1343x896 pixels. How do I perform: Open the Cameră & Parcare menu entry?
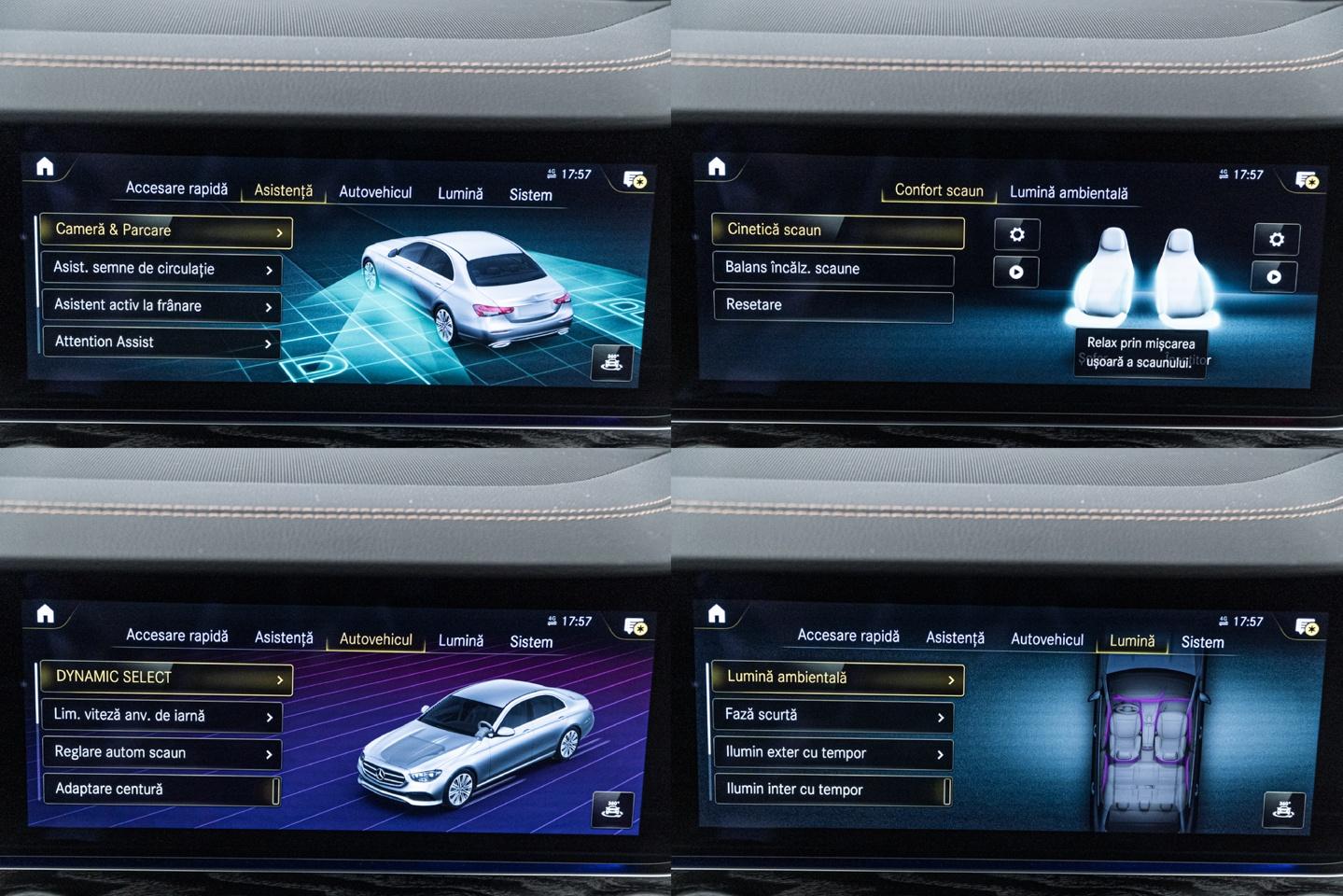click(x=165, y=231)
